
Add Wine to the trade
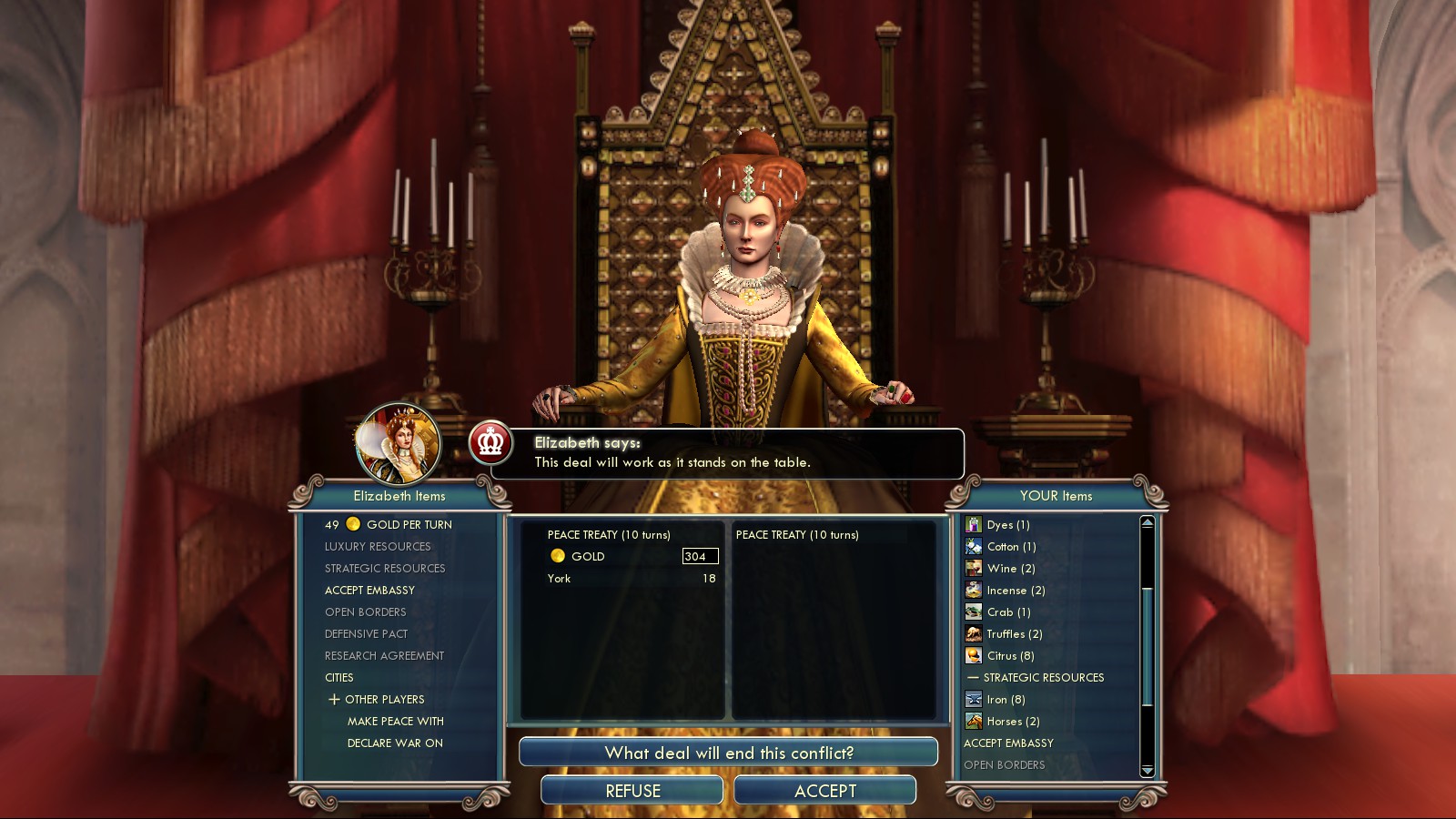(x=1010, y=569)
